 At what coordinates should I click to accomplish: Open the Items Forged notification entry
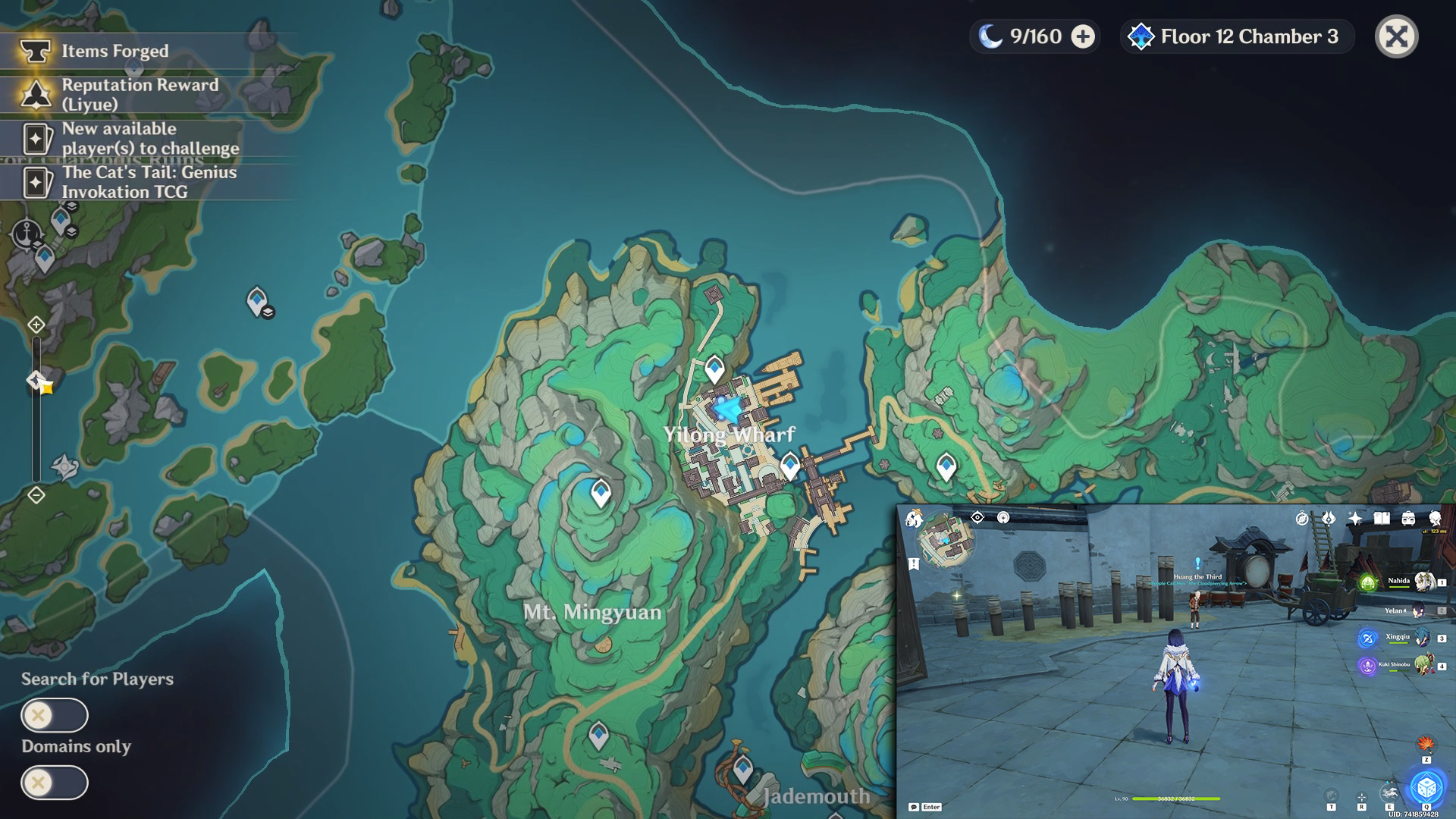click(114, 52)
